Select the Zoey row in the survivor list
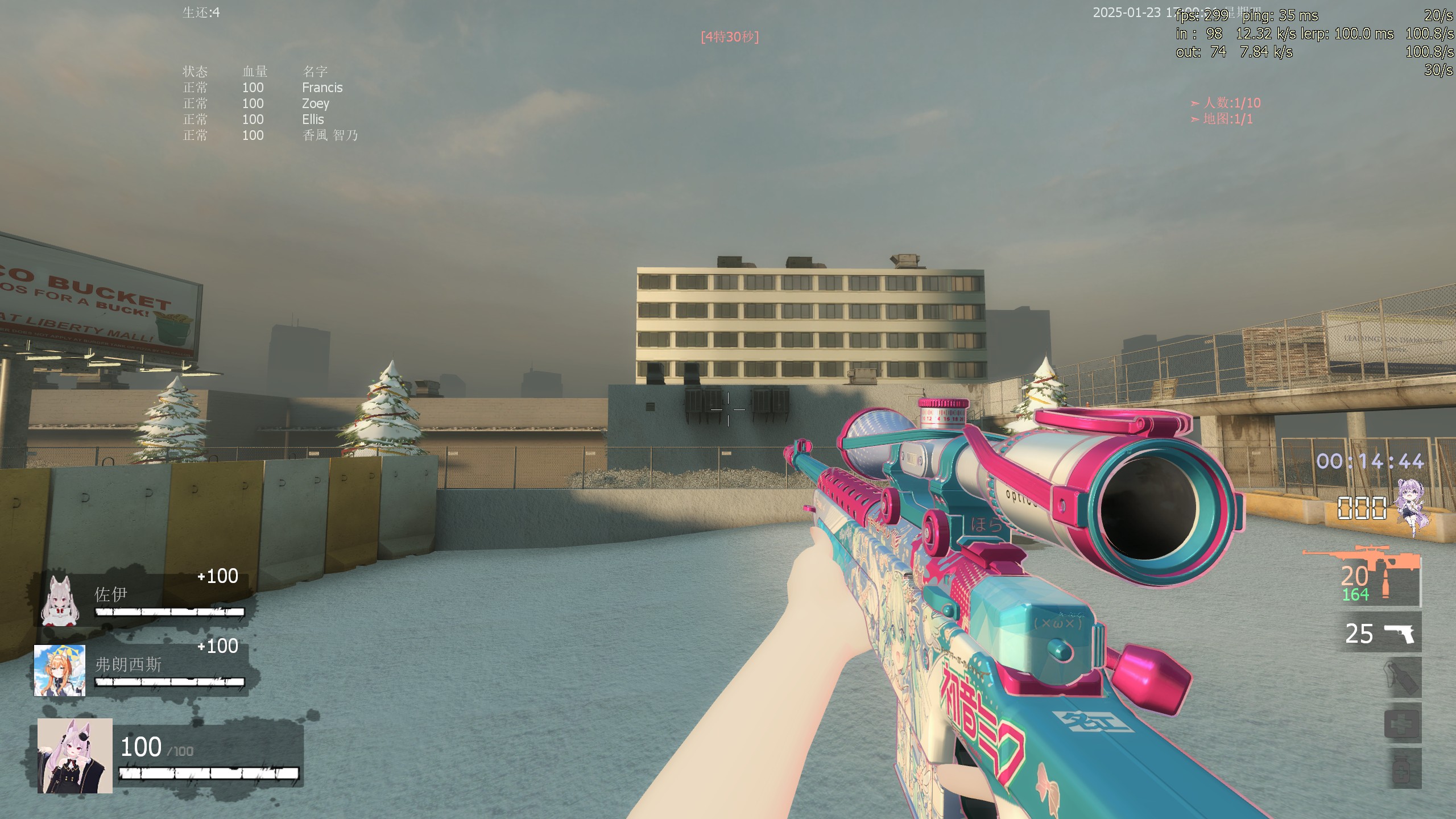Image resolution: width=1456 pixels, height=819 pixels. [x=315, y=104]
